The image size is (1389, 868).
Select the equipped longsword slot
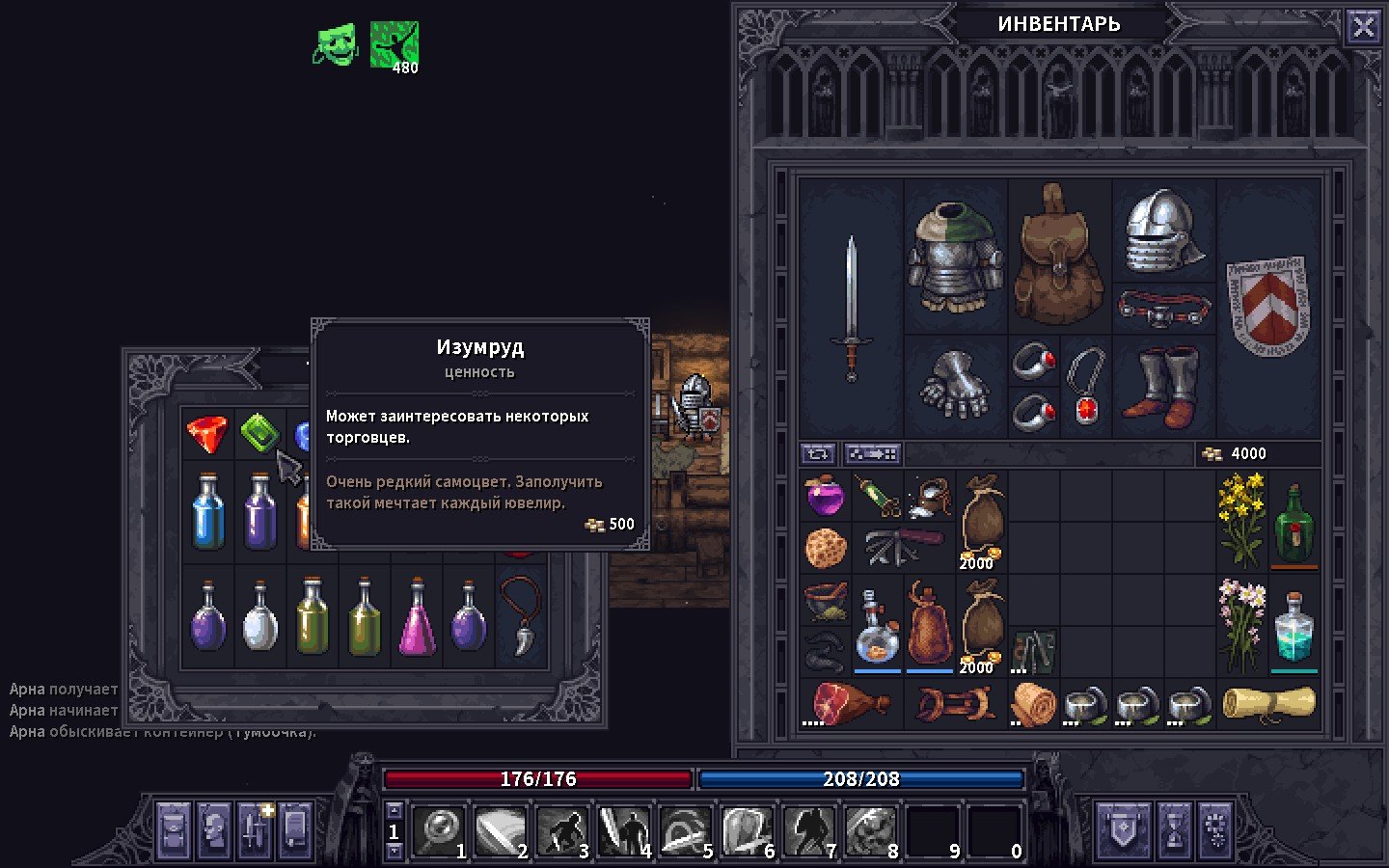pos(851,309)
